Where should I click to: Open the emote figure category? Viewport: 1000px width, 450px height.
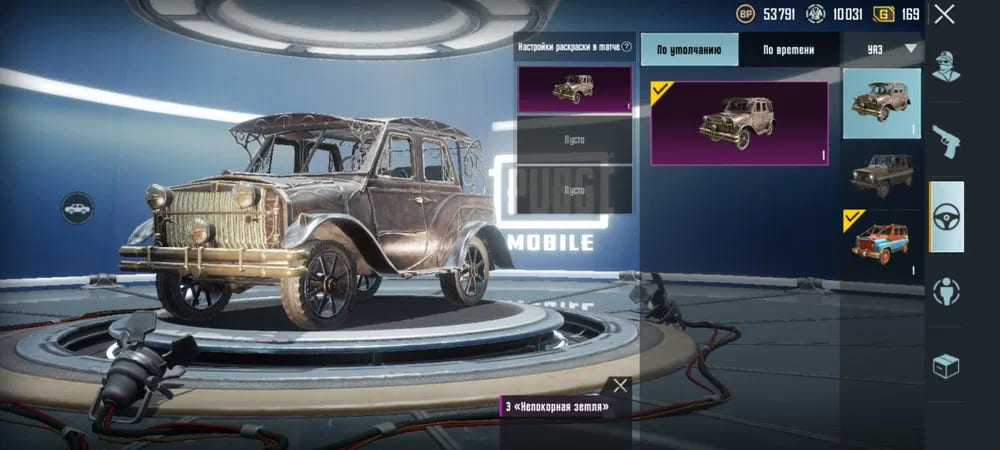[946, 291]
